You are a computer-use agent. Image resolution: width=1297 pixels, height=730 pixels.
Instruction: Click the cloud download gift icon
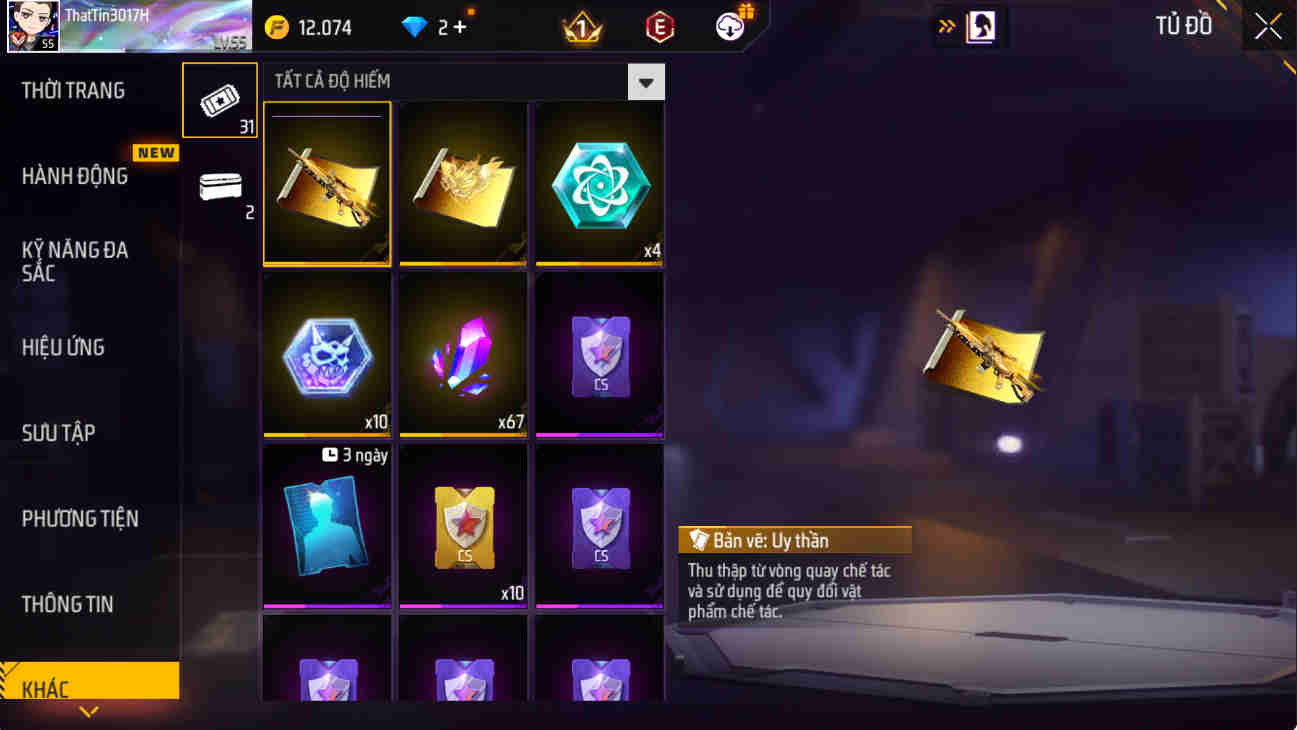(x=729, y=25)
